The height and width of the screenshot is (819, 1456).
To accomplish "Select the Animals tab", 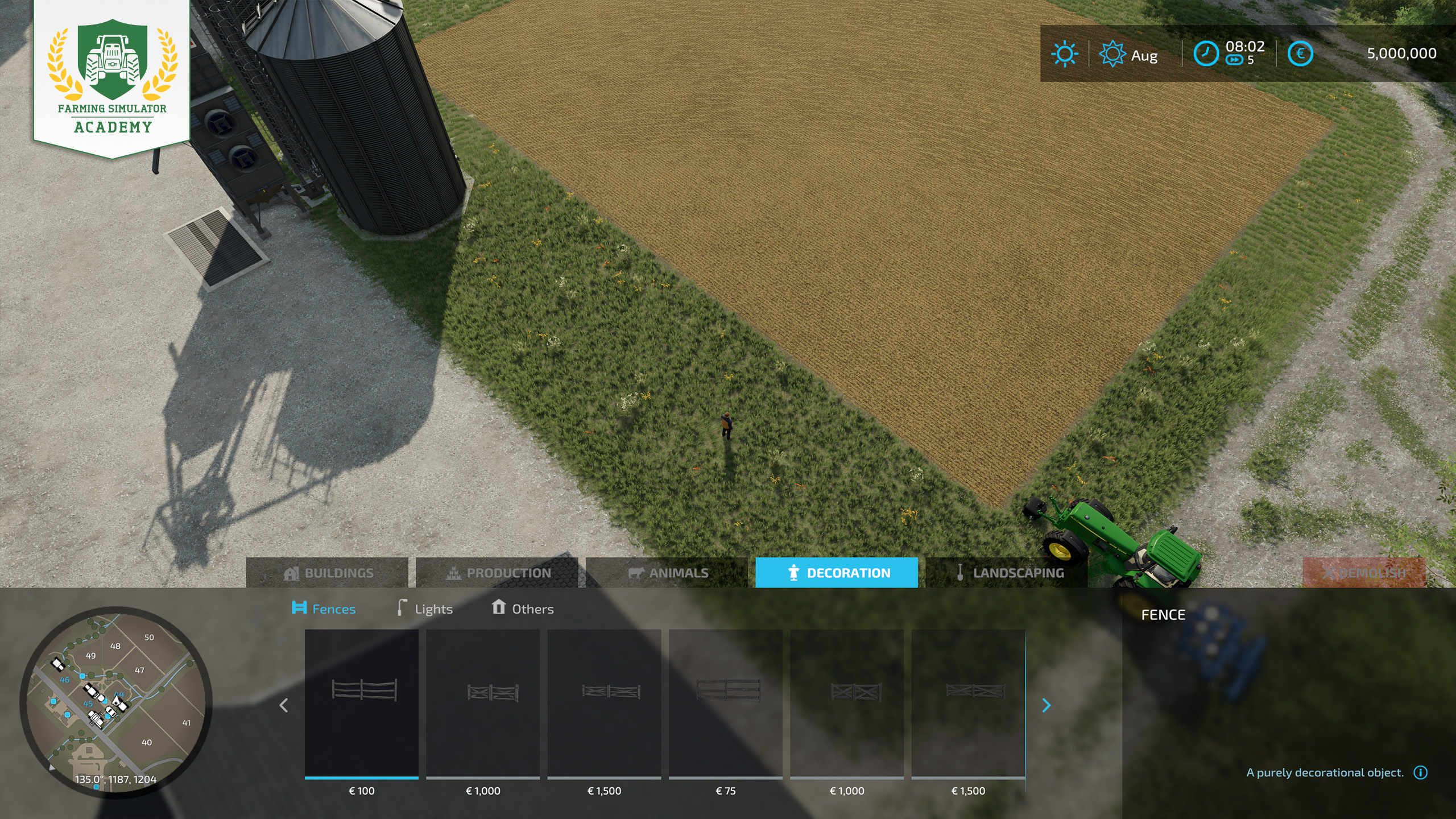I will tap(667, 573).
